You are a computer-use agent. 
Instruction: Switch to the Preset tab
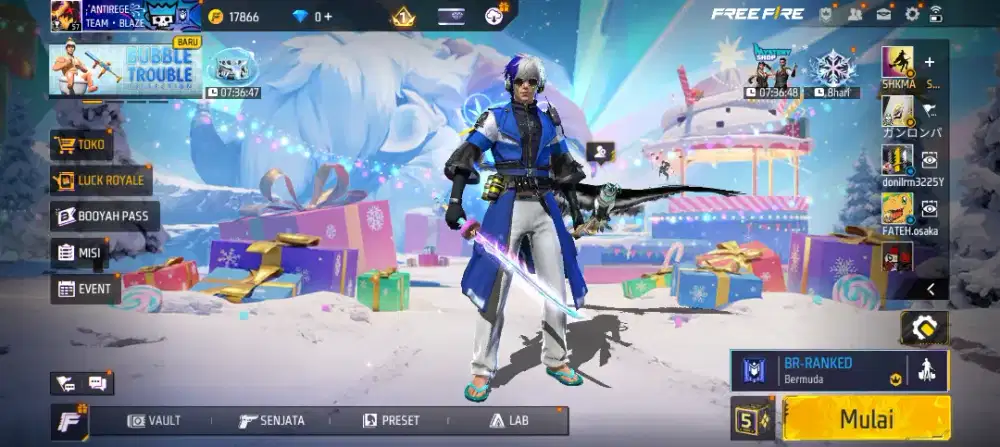391,421
